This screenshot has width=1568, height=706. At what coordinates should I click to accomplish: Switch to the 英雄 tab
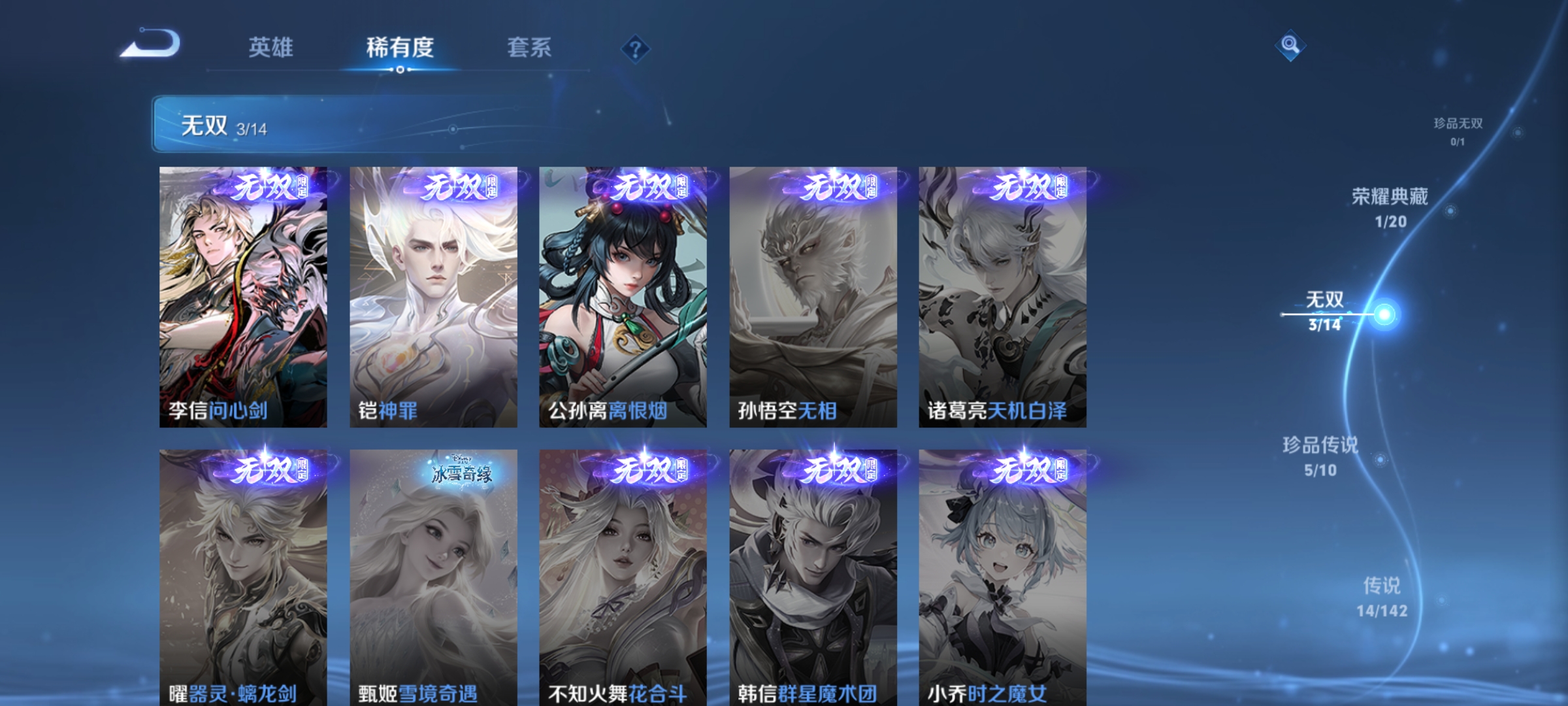click(x=272, y=48)
